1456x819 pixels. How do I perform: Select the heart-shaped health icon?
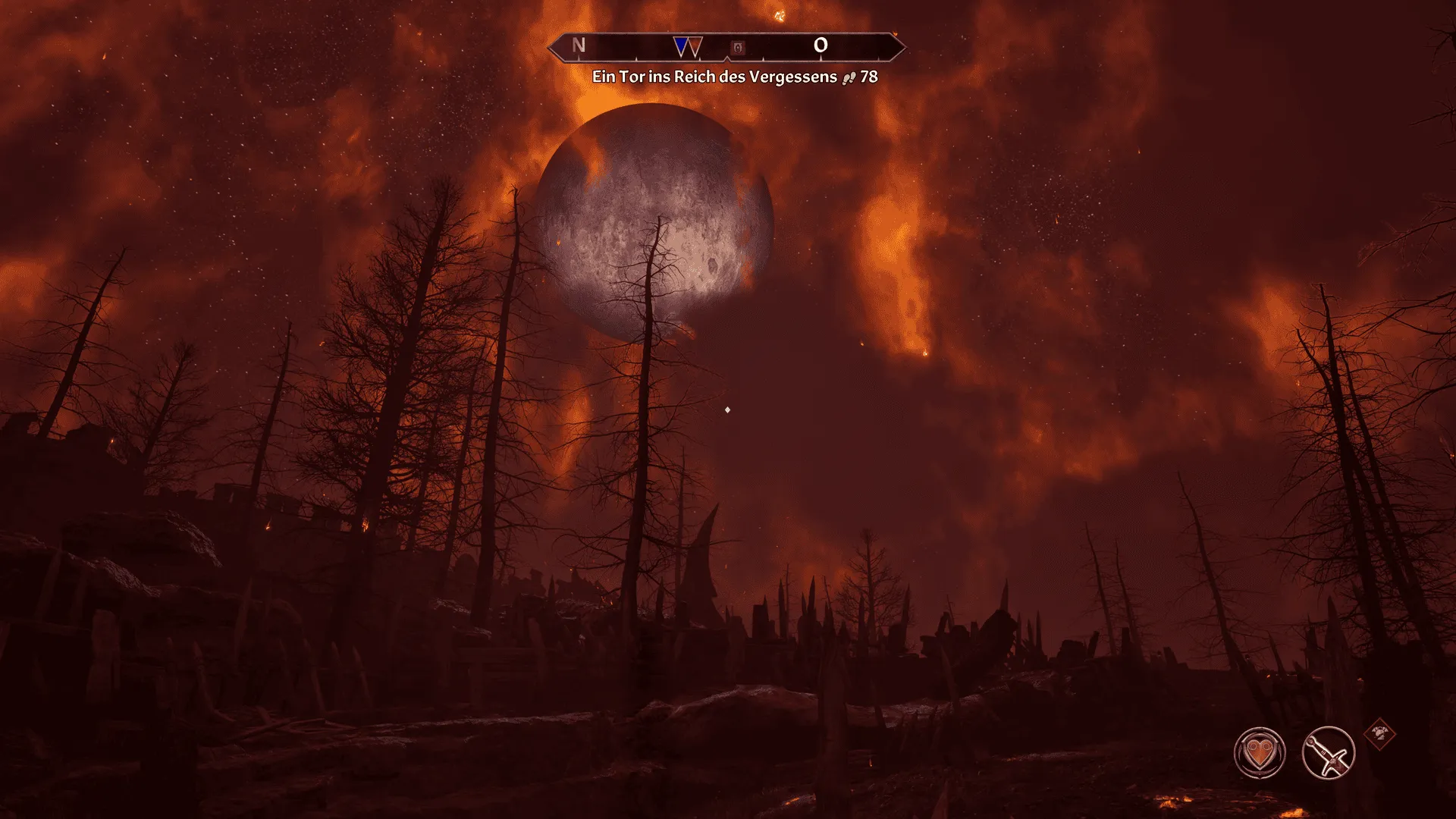(1260, 754)
